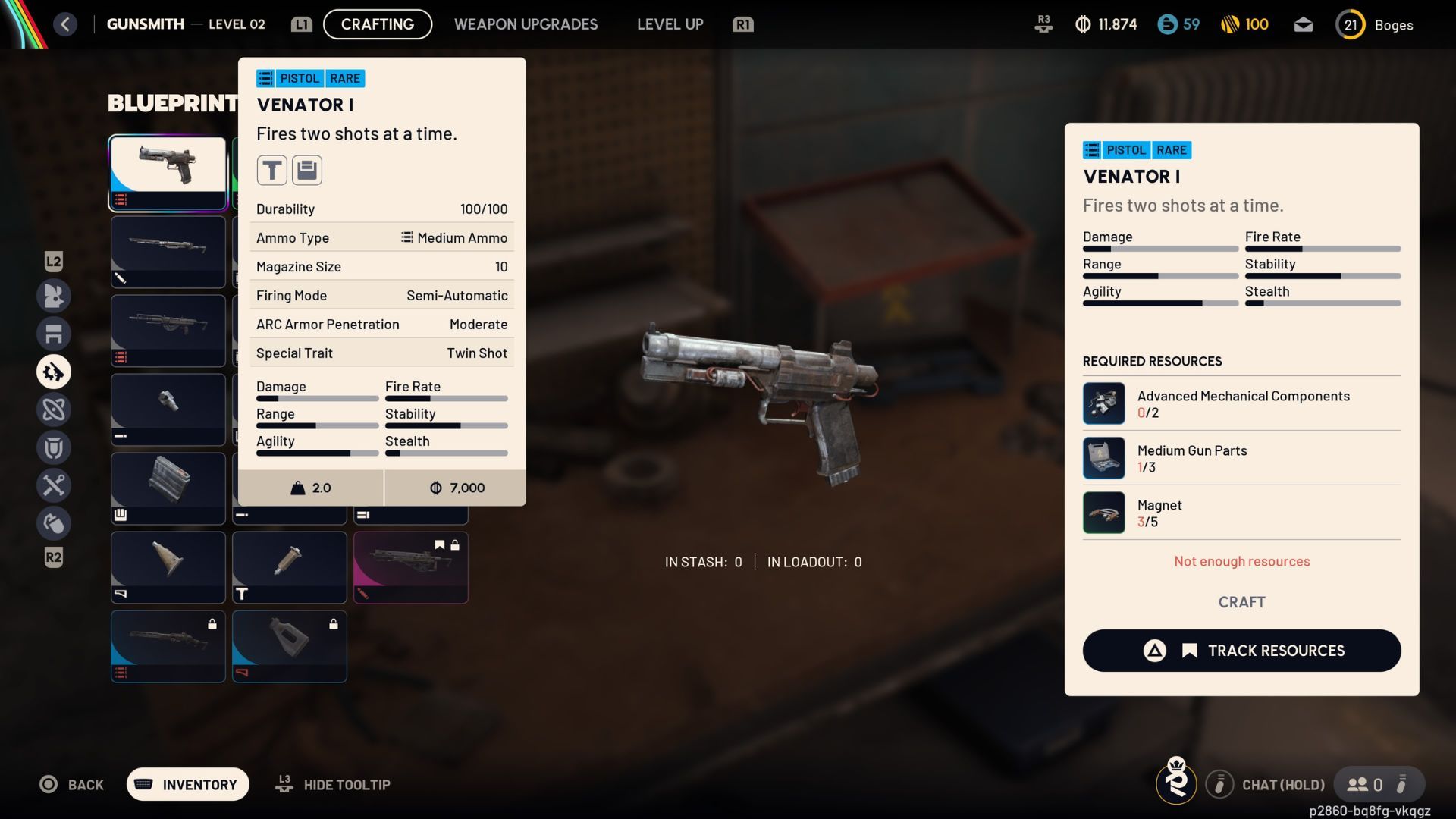This screenshot has width=1456, height=819.
Task: Open the crossed tools station icon
Action: 54,485
